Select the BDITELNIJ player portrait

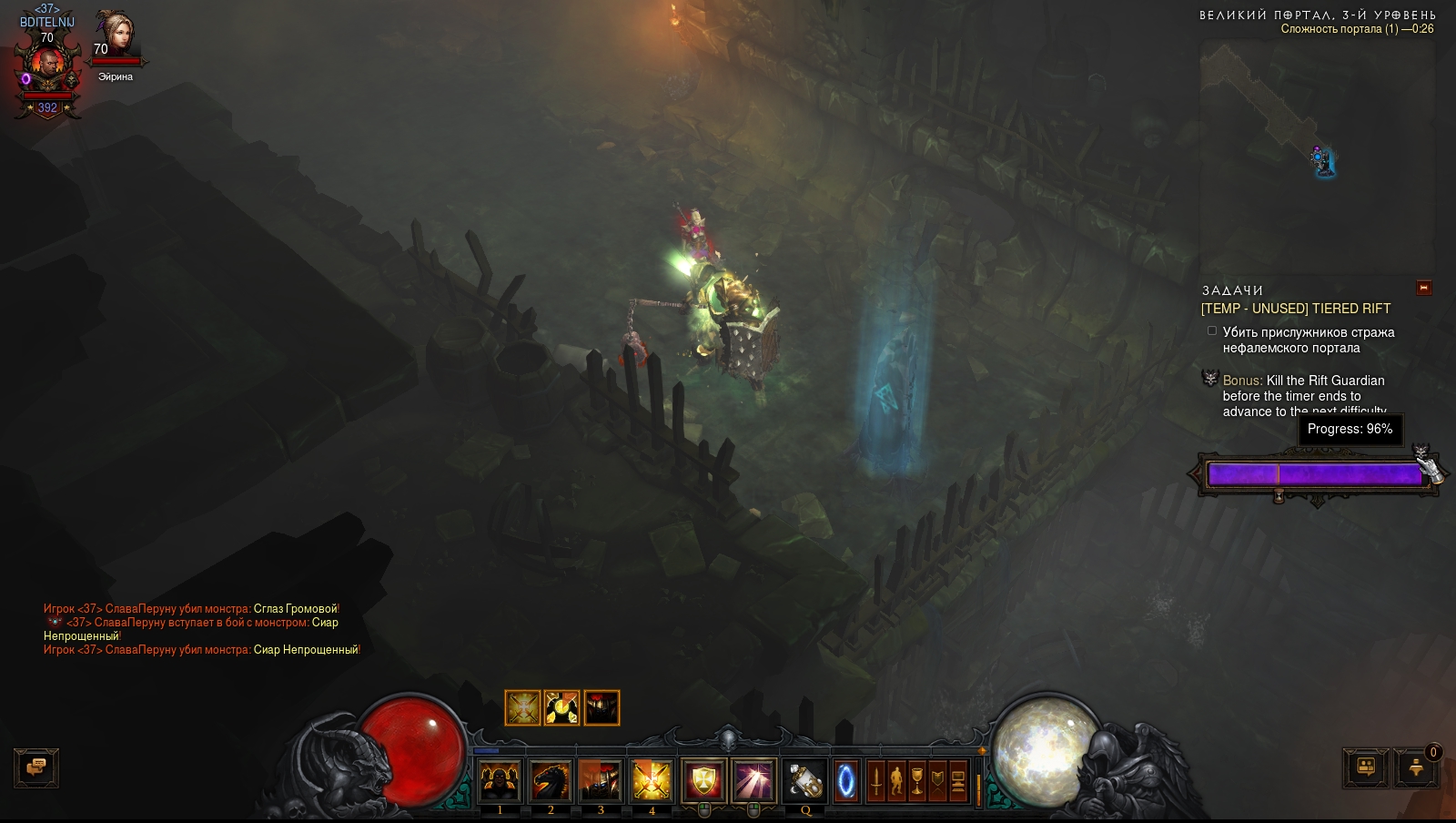pyautogui.click(x=46, y=68)
